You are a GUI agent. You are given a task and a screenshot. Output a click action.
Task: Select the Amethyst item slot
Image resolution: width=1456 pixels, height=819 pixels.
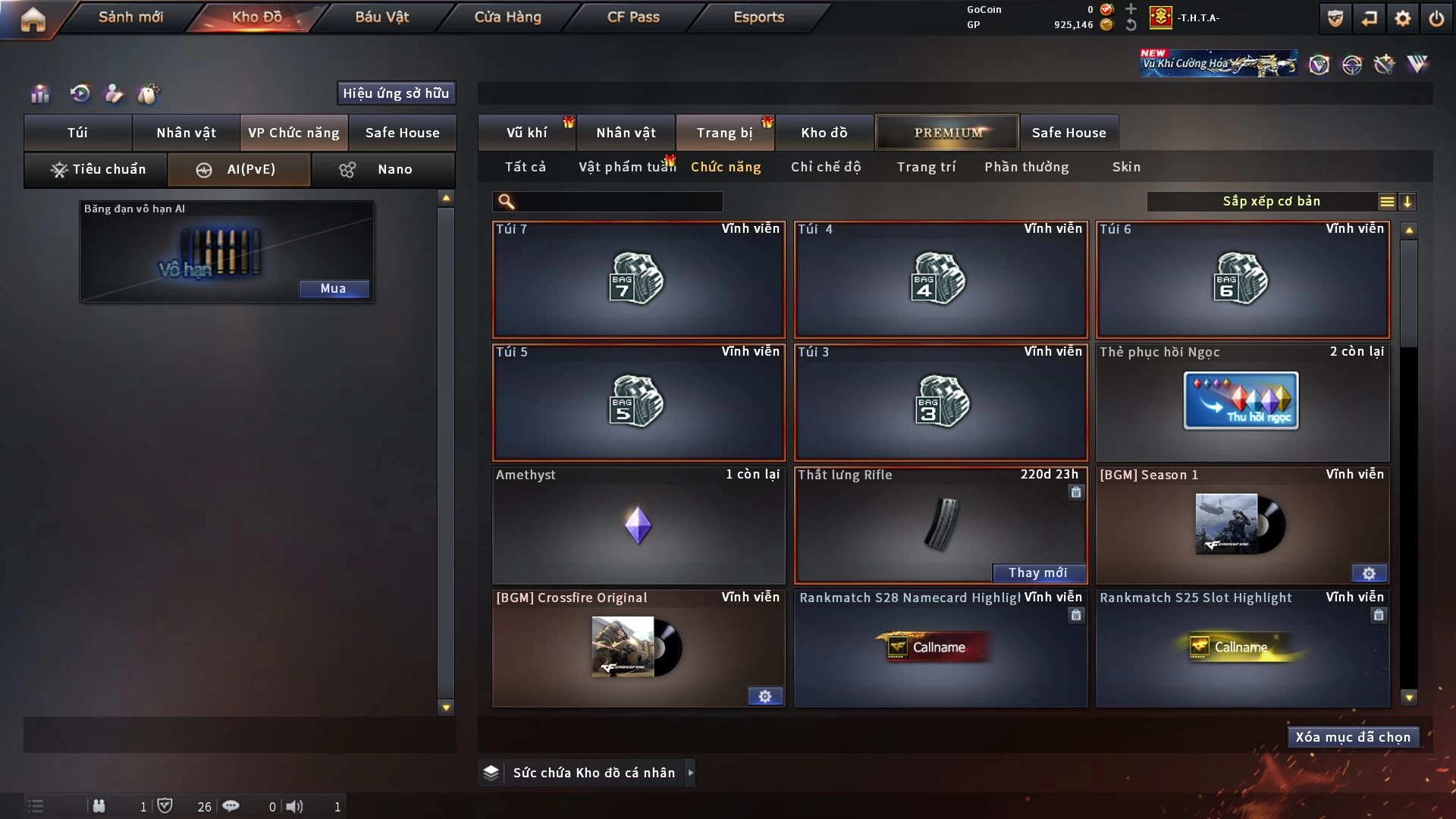639,526
